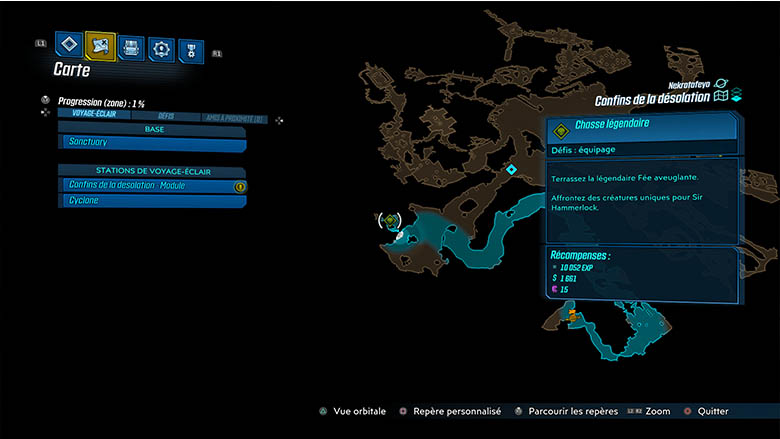Select the Sanctuary fast travel destination

point(150,144)
